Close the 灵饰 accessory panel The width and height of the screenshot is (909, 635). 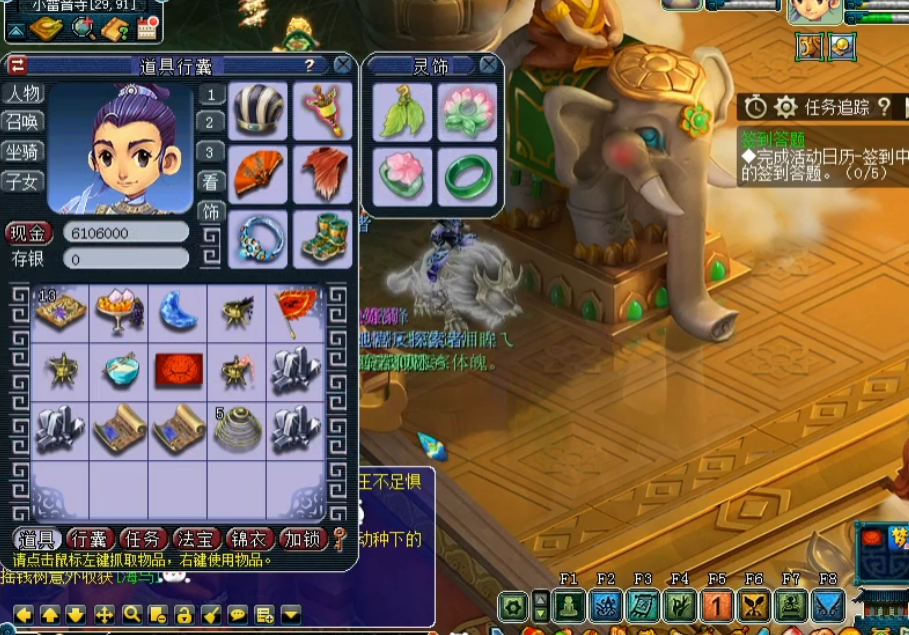[x=488, y=66]
